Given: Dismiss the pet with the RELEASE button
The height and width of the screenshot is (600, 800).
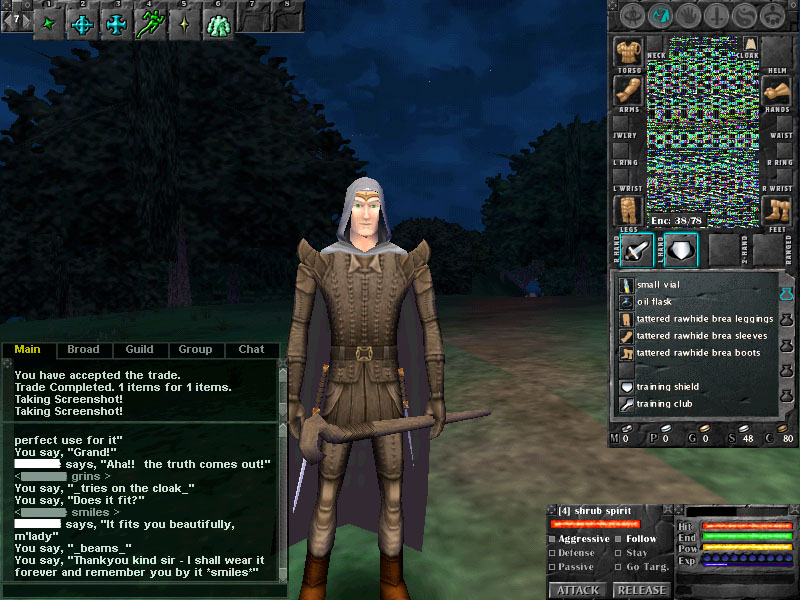Looking at the screenshot, I should coord(641,590).
